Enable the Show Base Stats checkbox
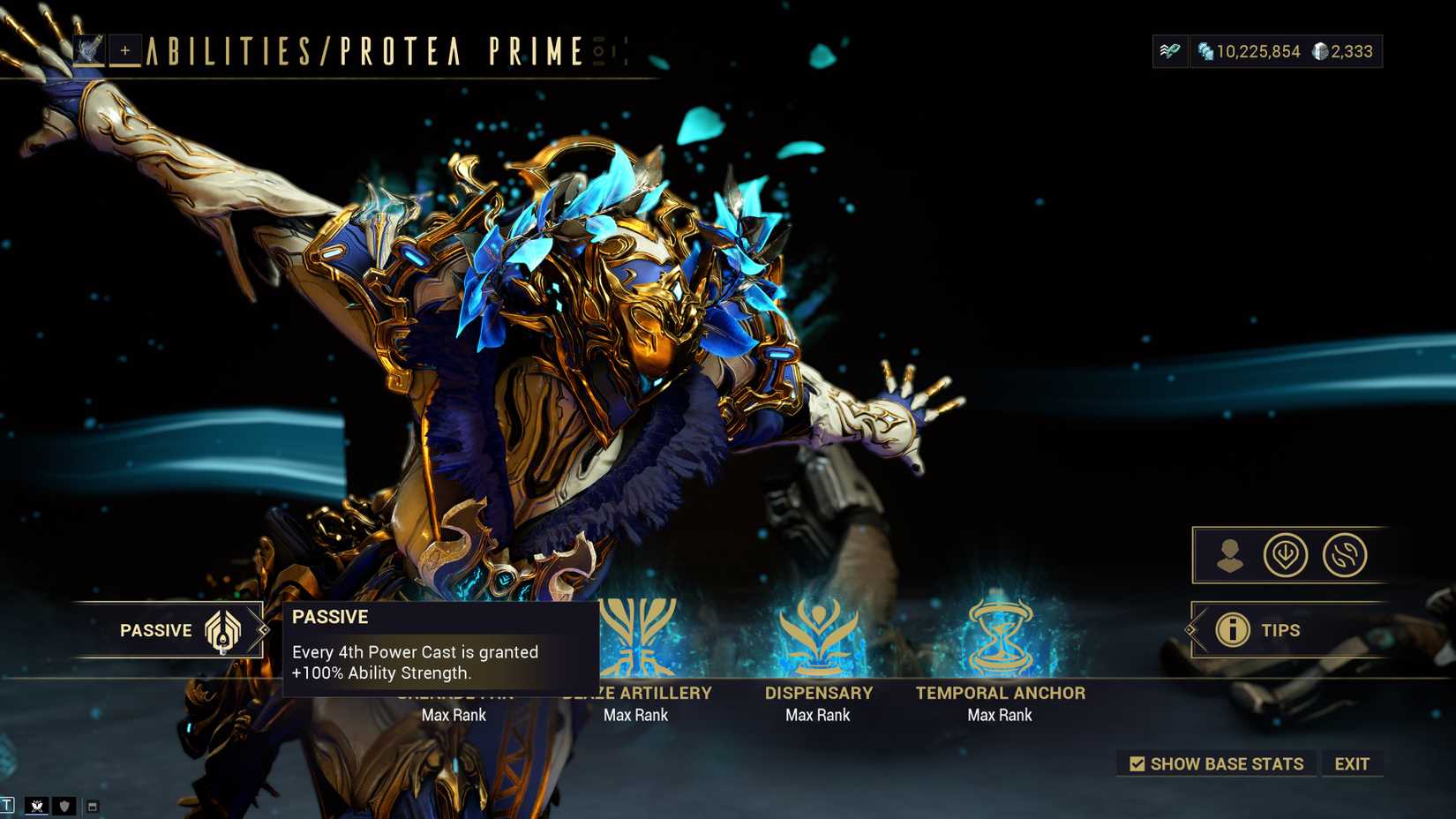This screenshot has width=1456, height=819. tap(1137, 763)
